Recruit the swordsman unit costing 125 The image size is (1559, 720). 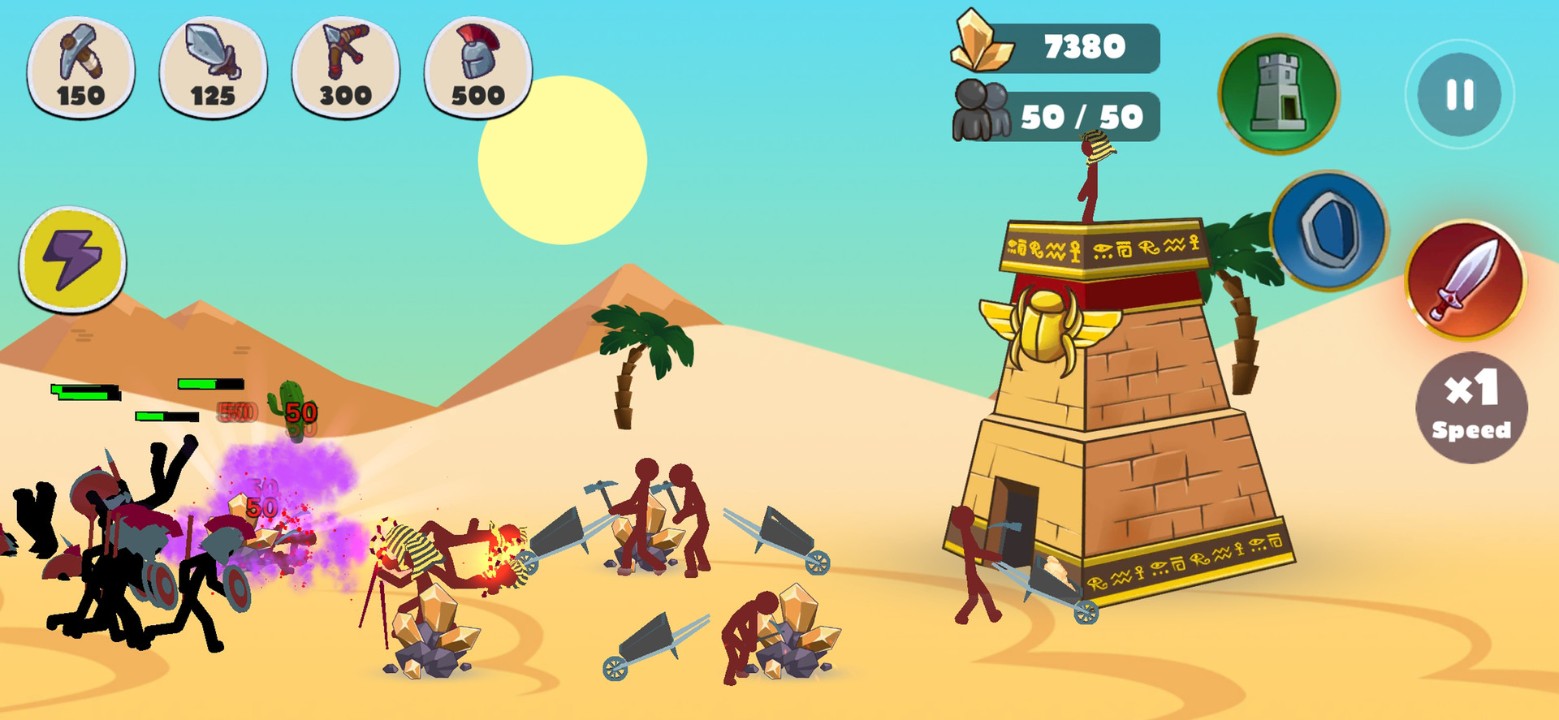(213, 68)
